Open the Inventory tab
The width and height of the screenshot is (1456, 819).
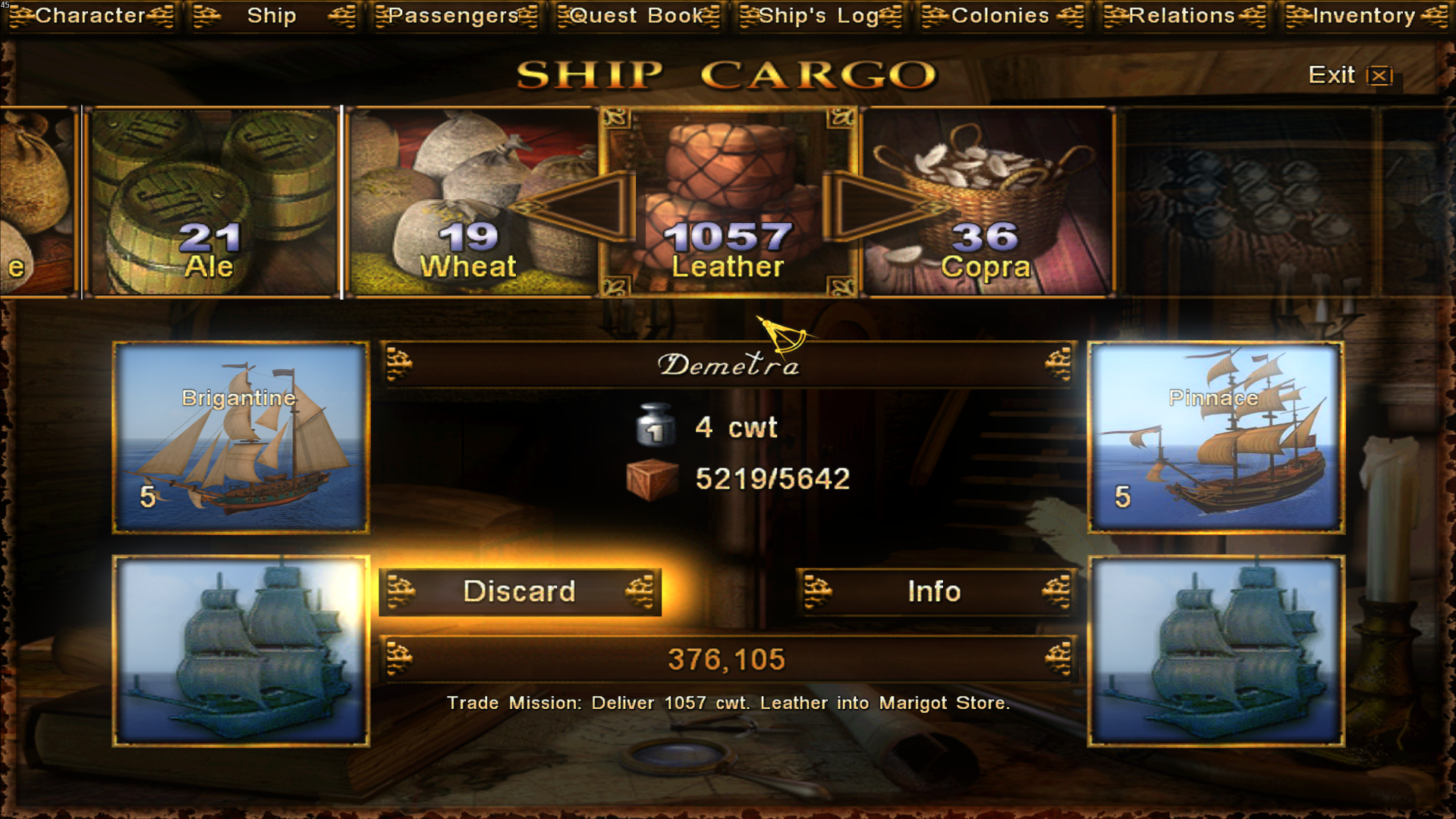click(x=1364, y=16)
